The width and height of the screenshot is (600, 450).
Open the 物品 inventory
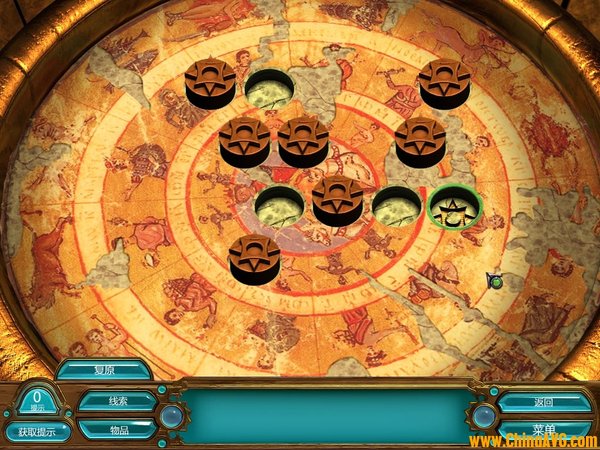[118, 429]
